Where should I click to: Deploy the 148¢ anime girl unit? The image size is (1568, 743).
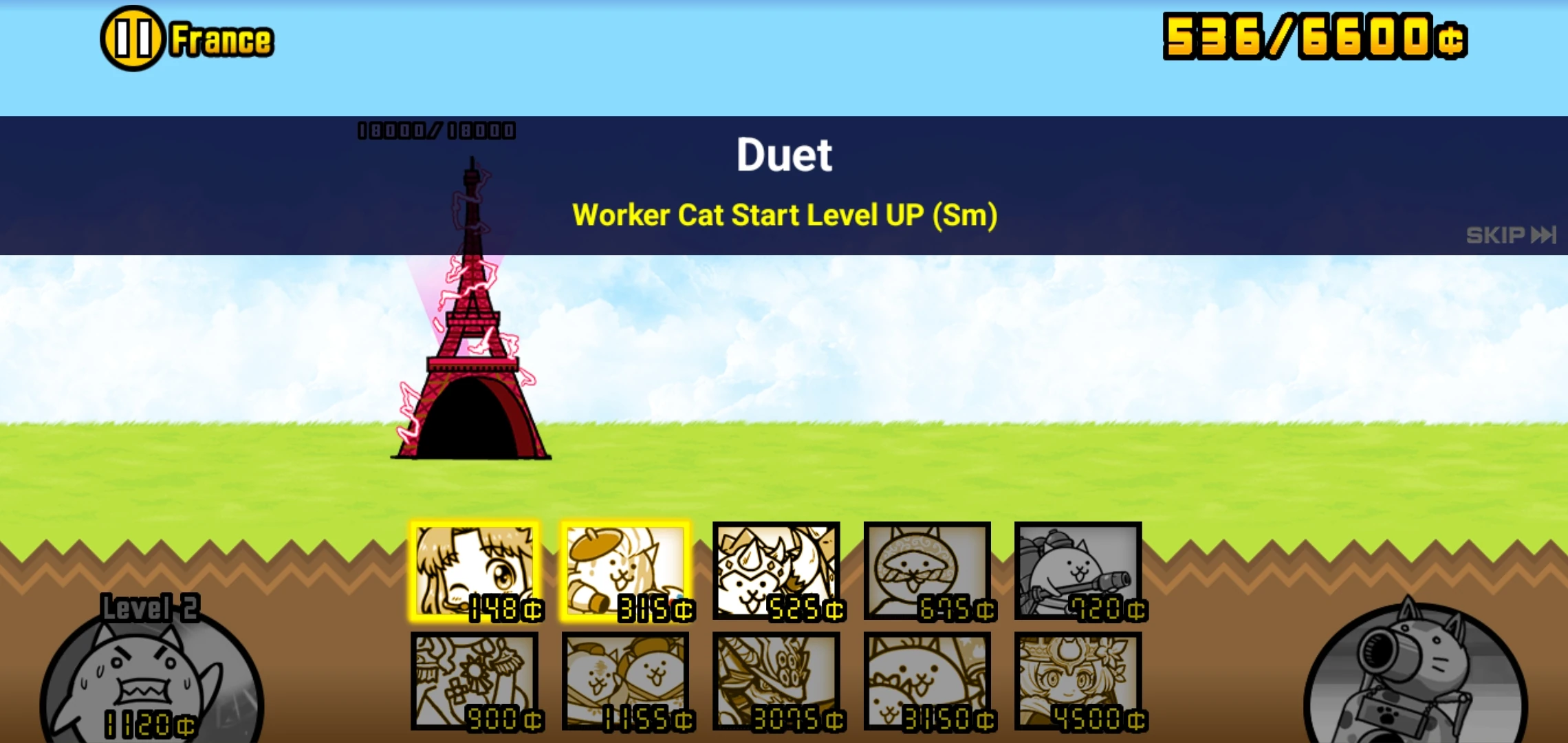pos(476,571)
